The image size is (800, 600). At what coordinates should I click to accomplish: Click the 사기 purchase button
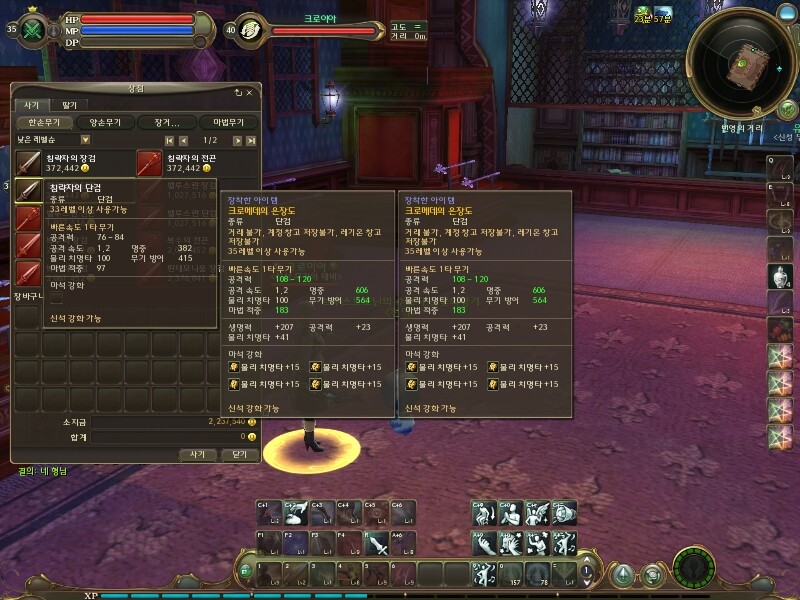click(x=198, y=453)
